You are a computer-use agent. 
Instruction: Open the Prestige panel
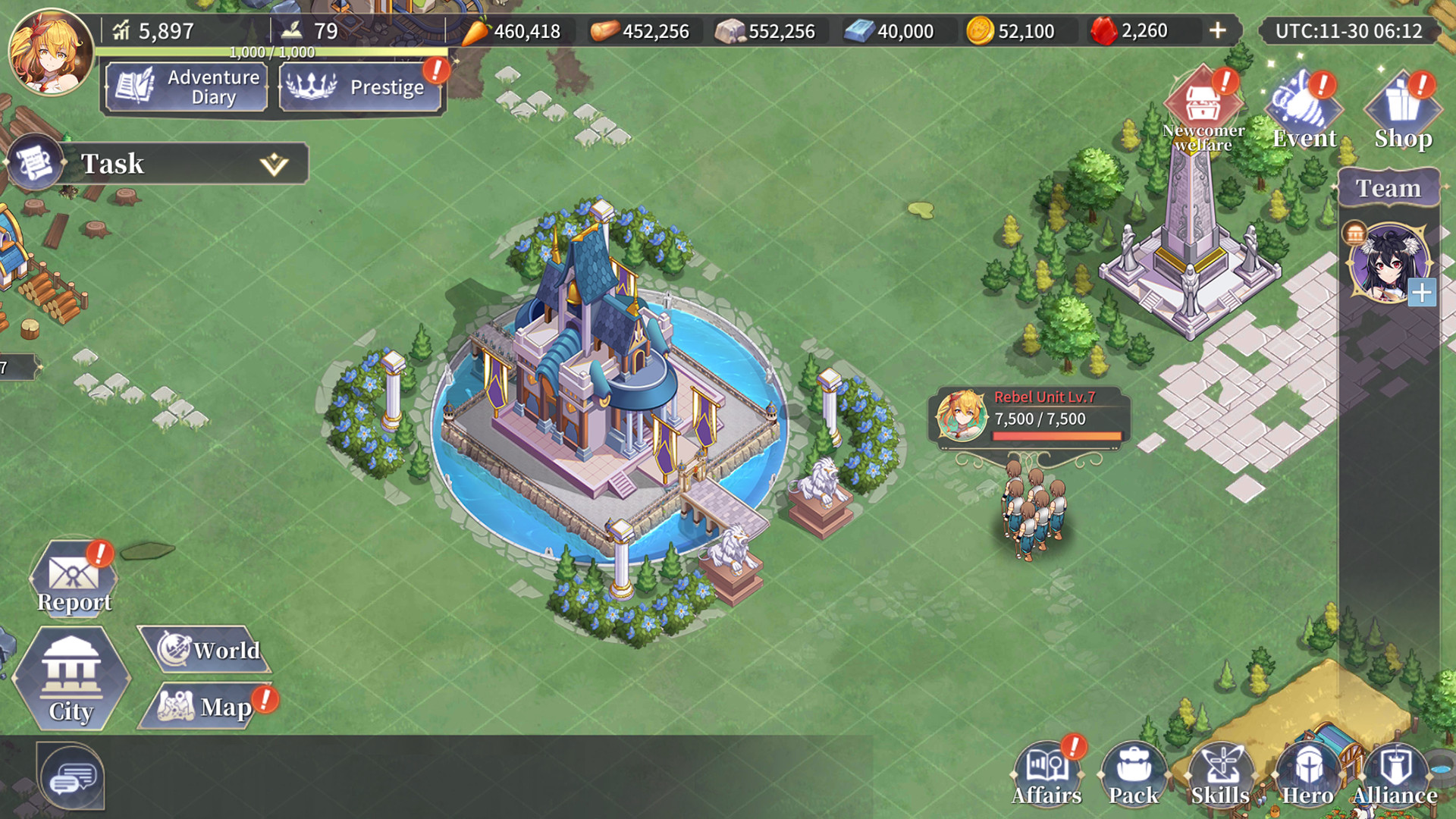tap(360, 87)
